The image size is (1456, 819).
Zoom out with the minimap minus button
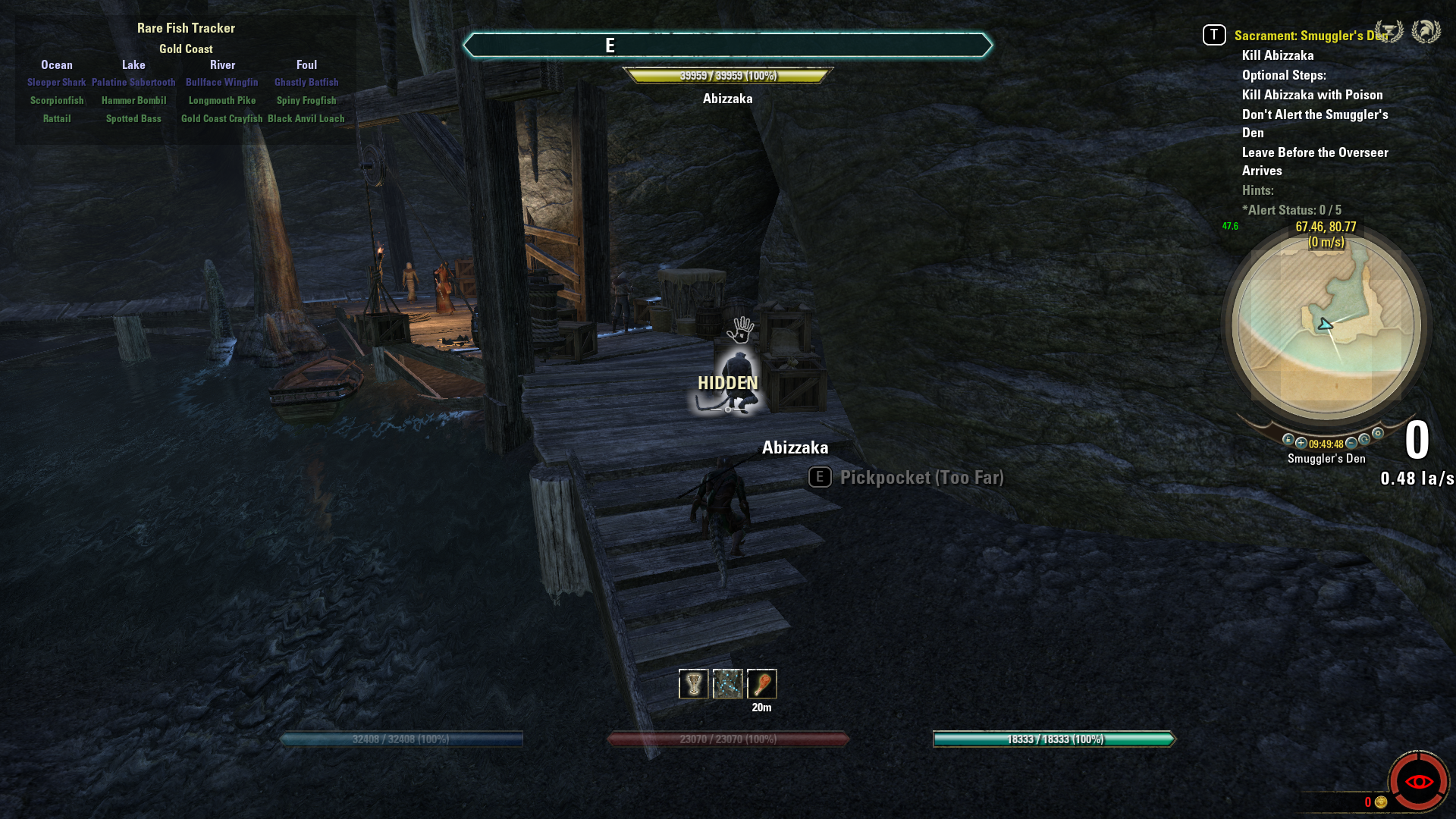point(1351,443)
